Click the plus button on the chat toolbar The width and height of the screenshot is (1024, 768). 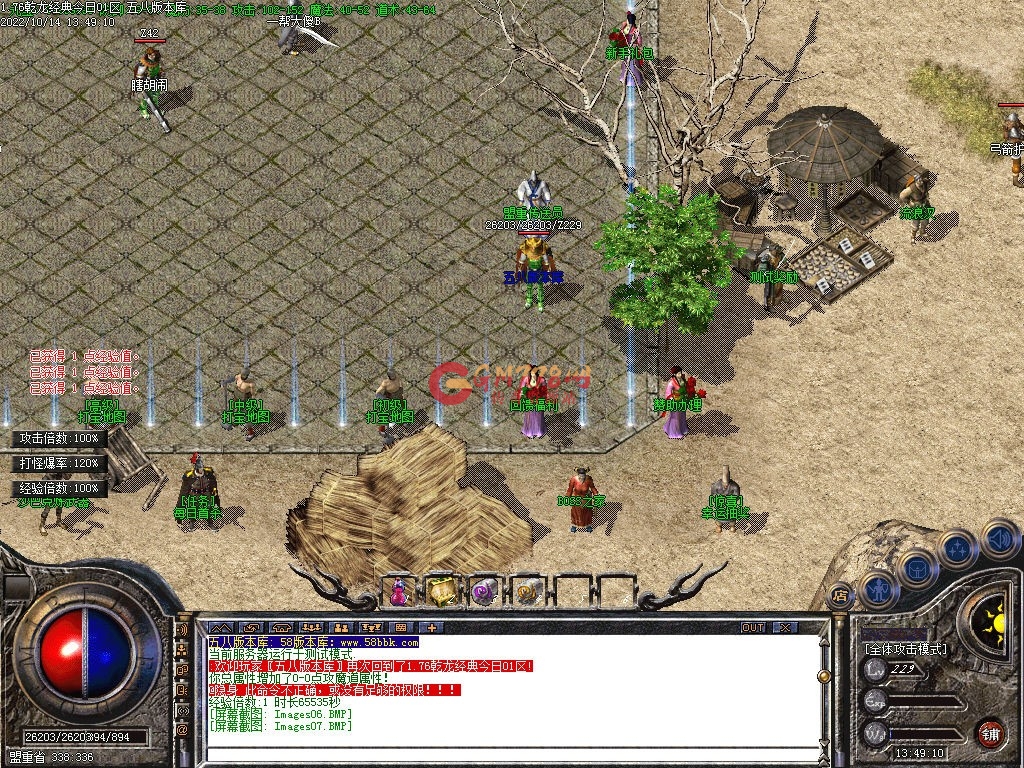[x=431, y=627]
